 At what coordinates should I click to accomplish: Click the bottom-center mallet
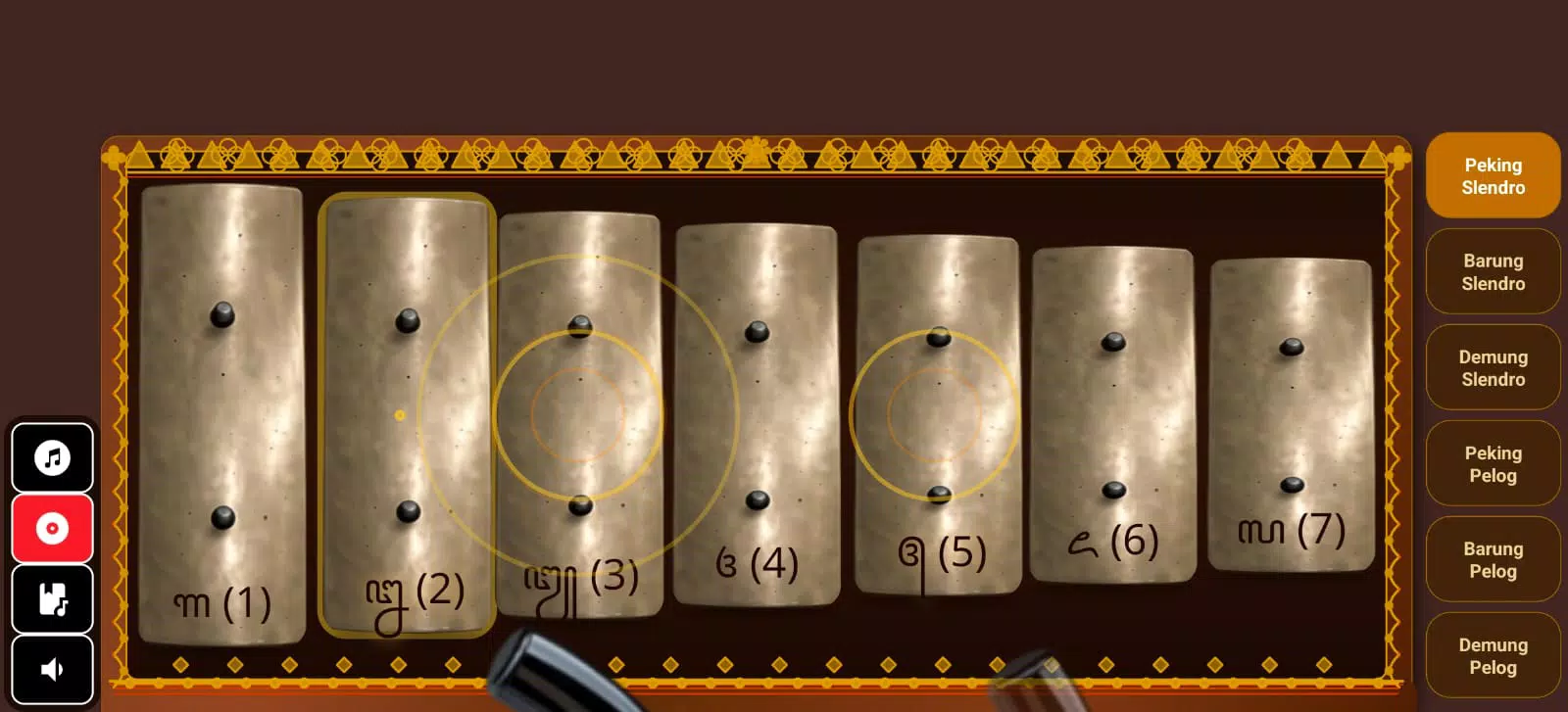(x=559, y=676)
